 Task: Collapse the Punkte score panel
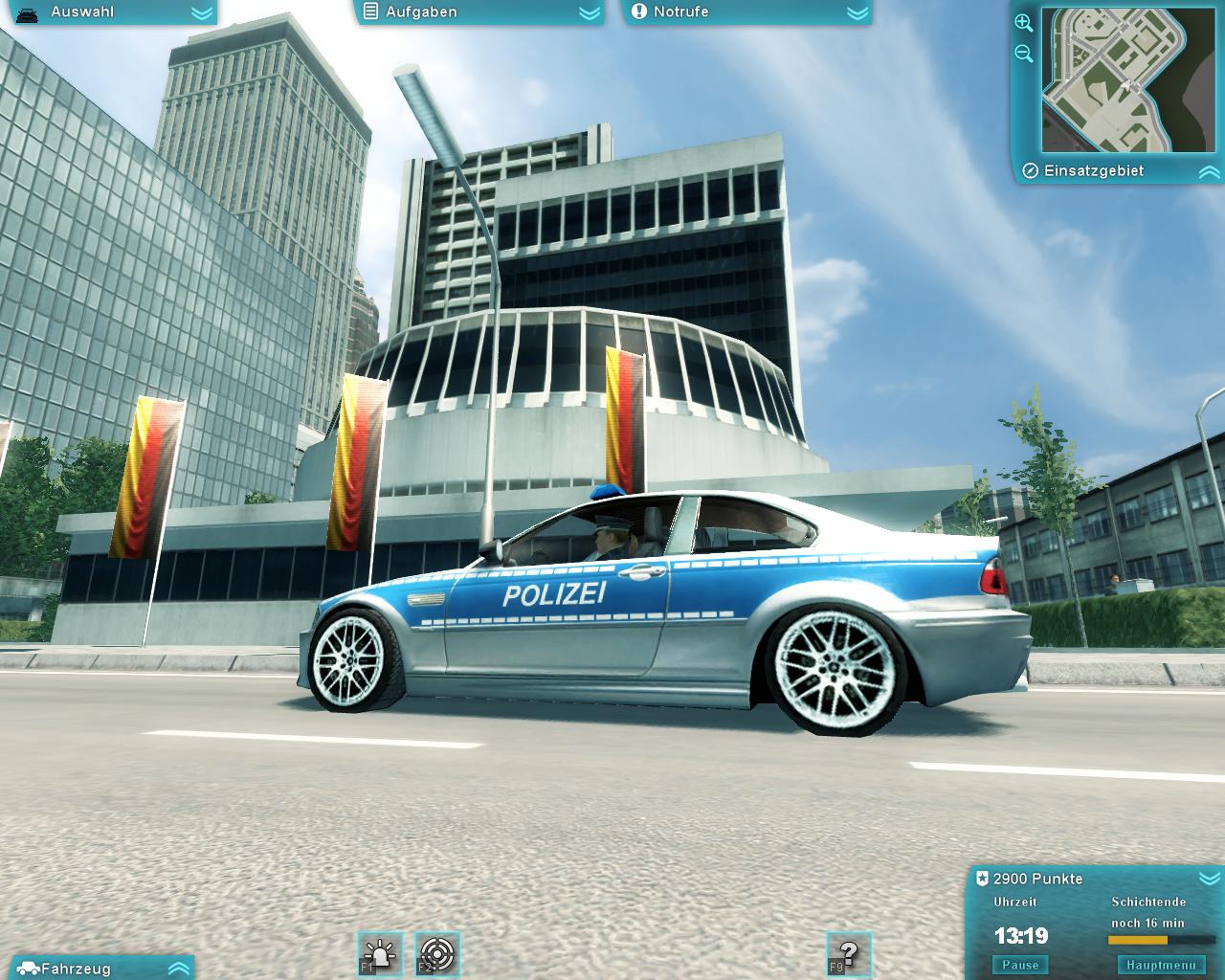tap(1209, 879)
